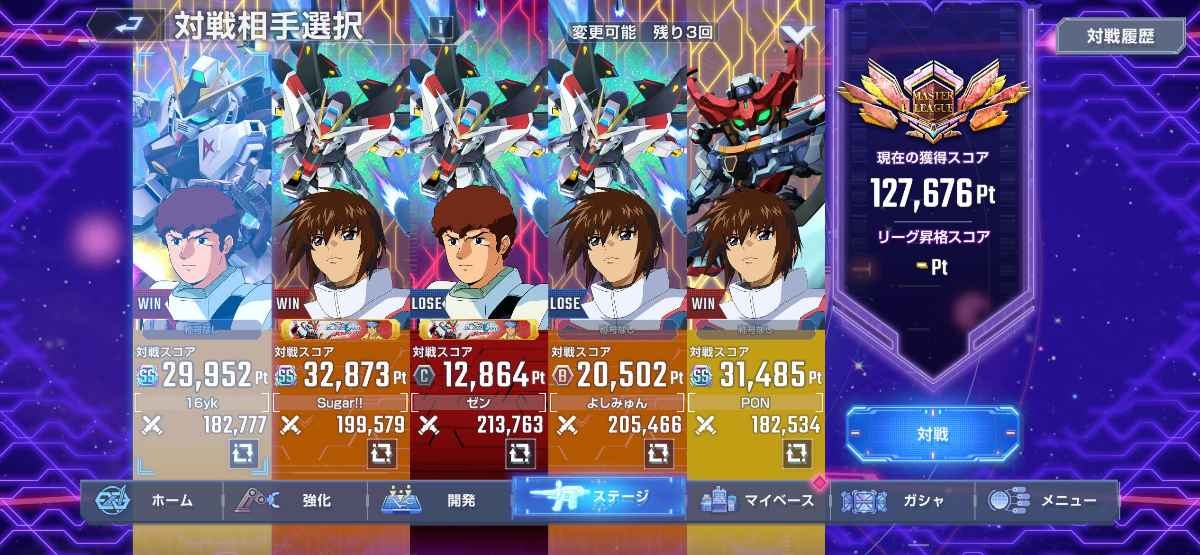Swap out opponent Sugar!! with refresh icon
Image resolution: width=1200 pixels, height=555 pixels.
[x=381, y=453]
